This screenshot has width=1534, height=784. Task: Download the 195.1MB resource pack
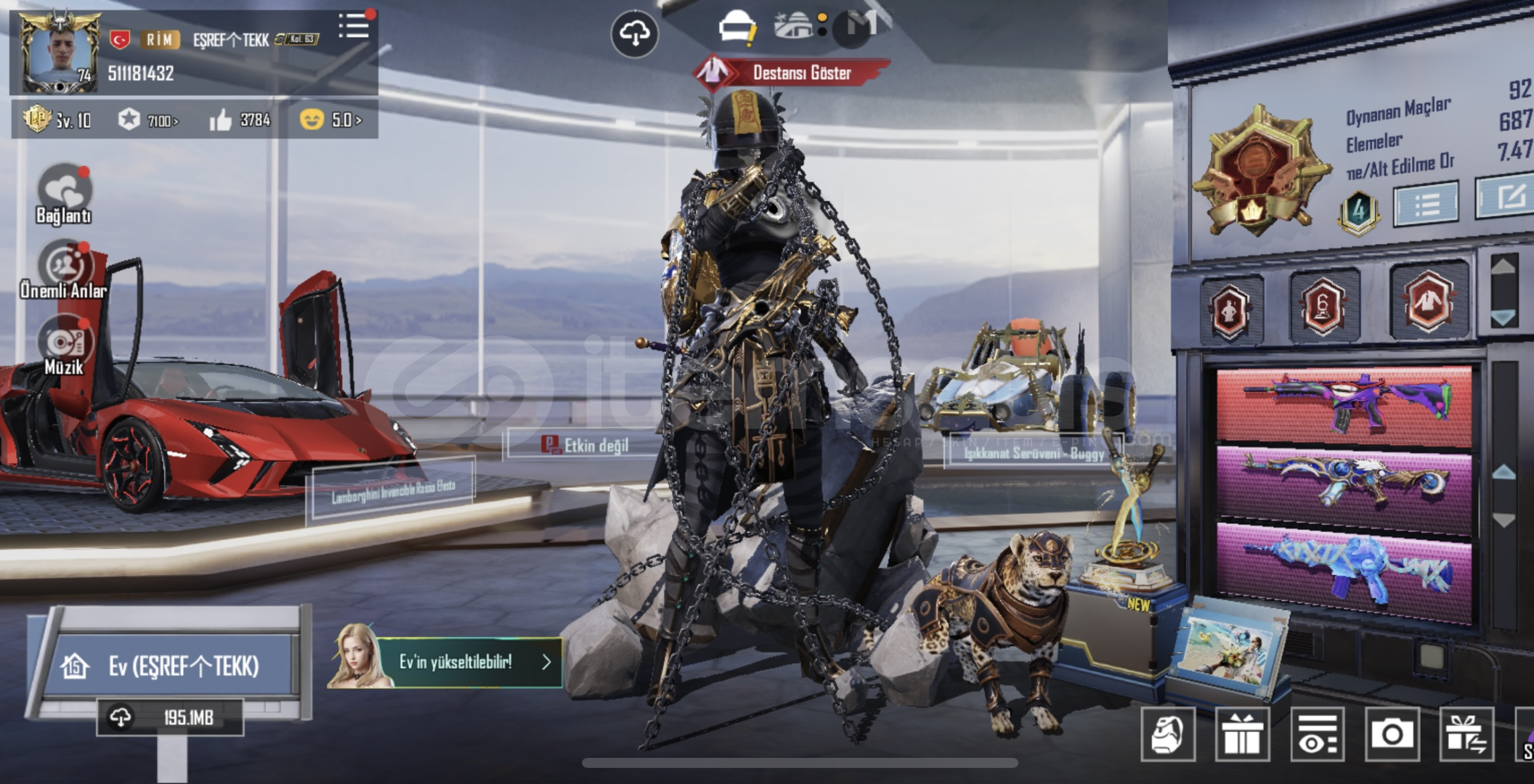click(x=170, y=718)
